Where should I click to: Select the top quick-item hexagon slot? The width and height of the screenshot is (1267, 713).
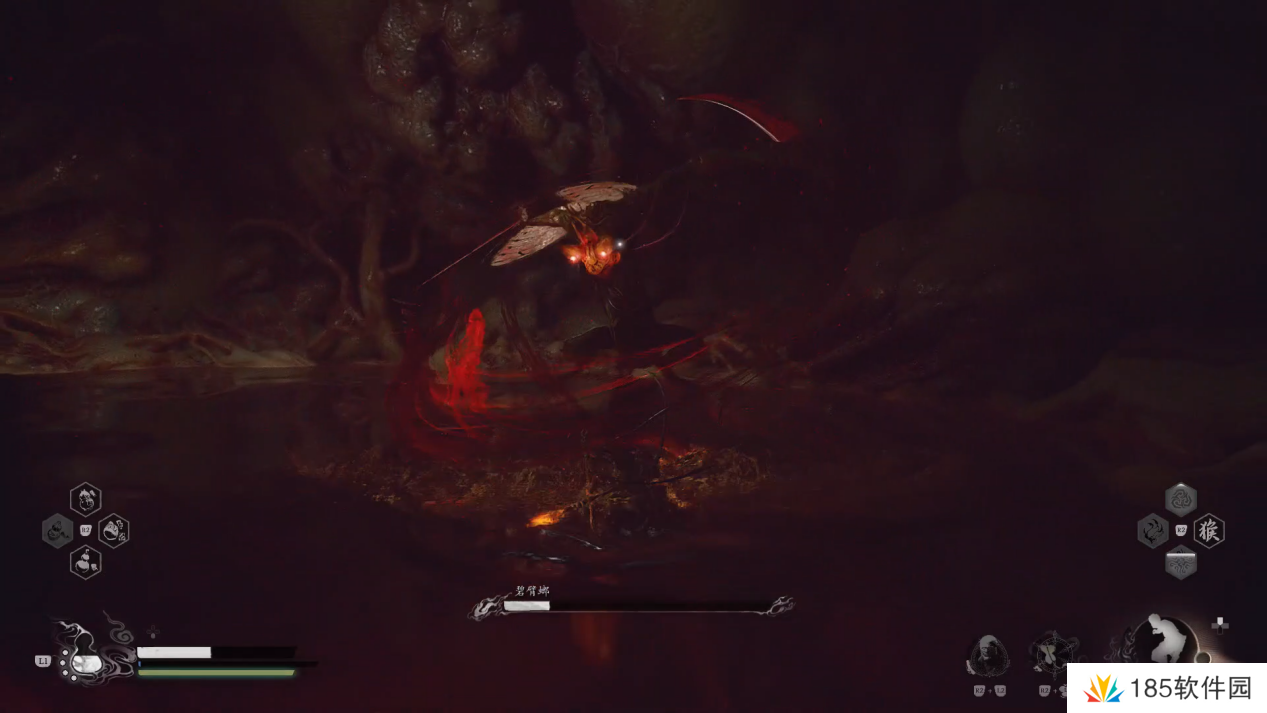point(85,498)
